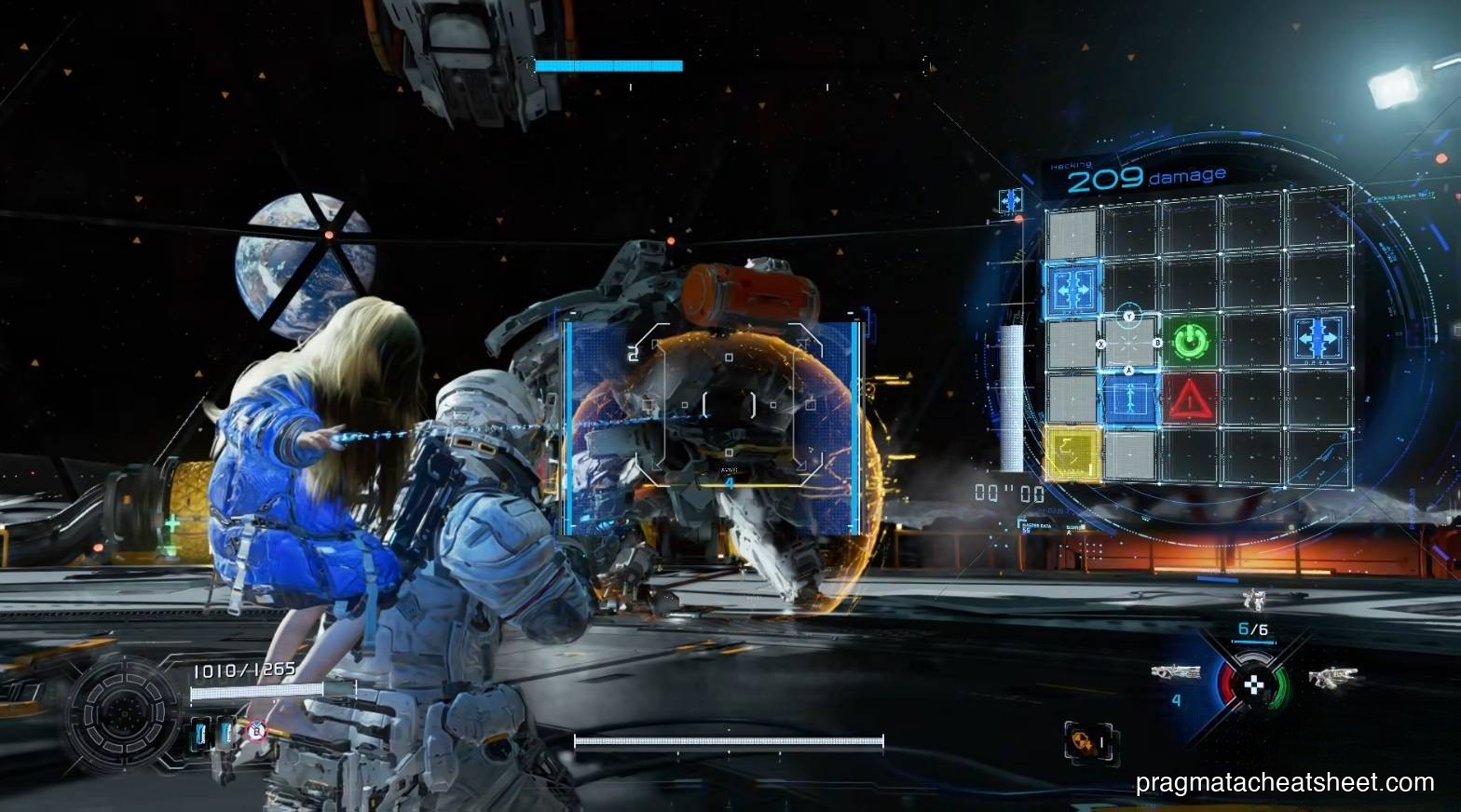Image resolution: width=1461 pixels, height=812 pixels.
Task: Click the red warning triangle hazard tile
Action: [x=1192, y=401]
